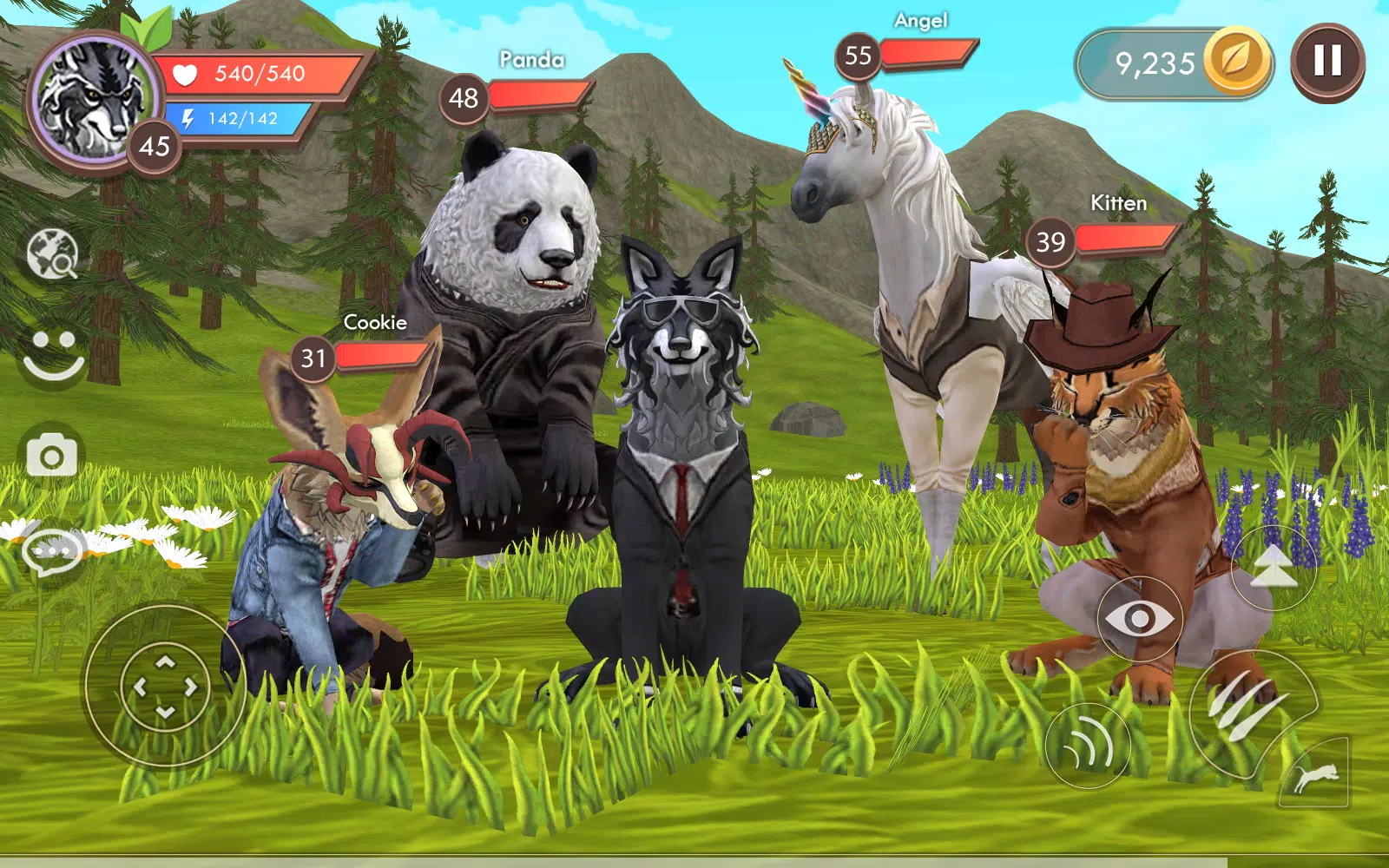Click the Panda player name tag
Viewport: 1389px width, 868px height.
pos(530,59)
